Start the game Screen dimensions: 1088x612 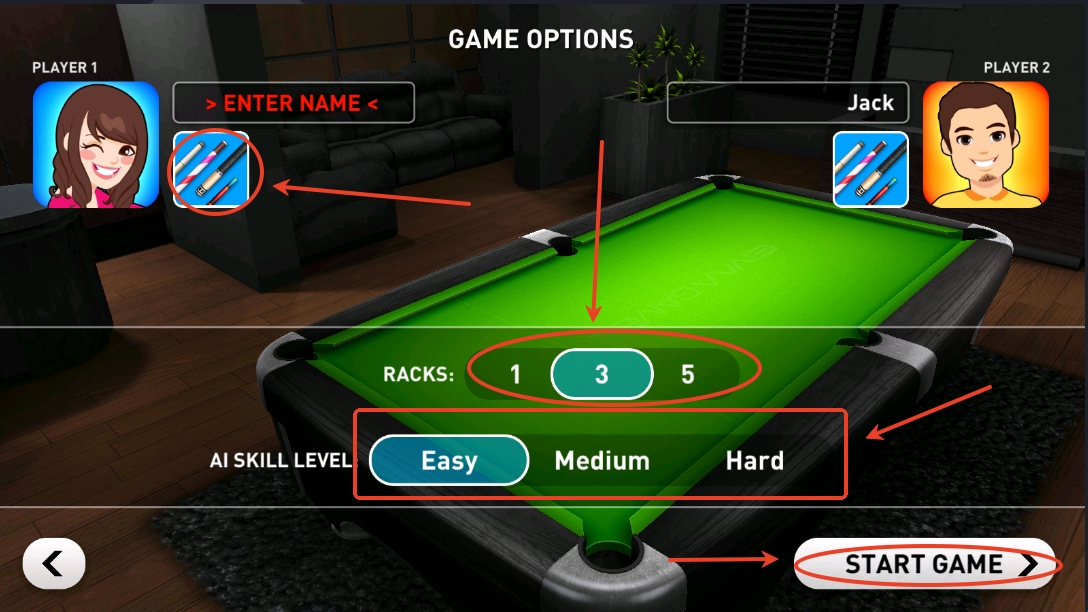925,565
